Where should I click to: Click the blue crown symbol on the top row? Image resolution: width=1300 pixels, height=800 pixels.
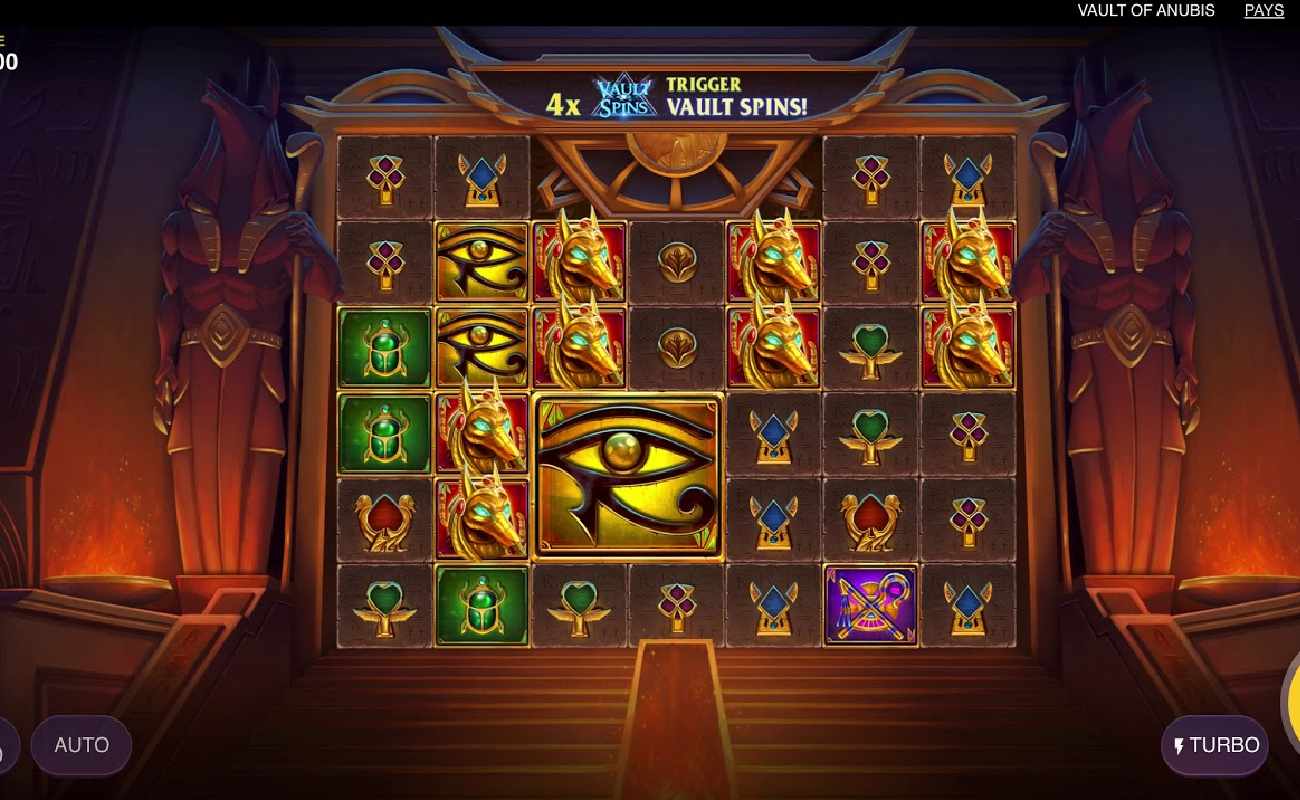482,175
